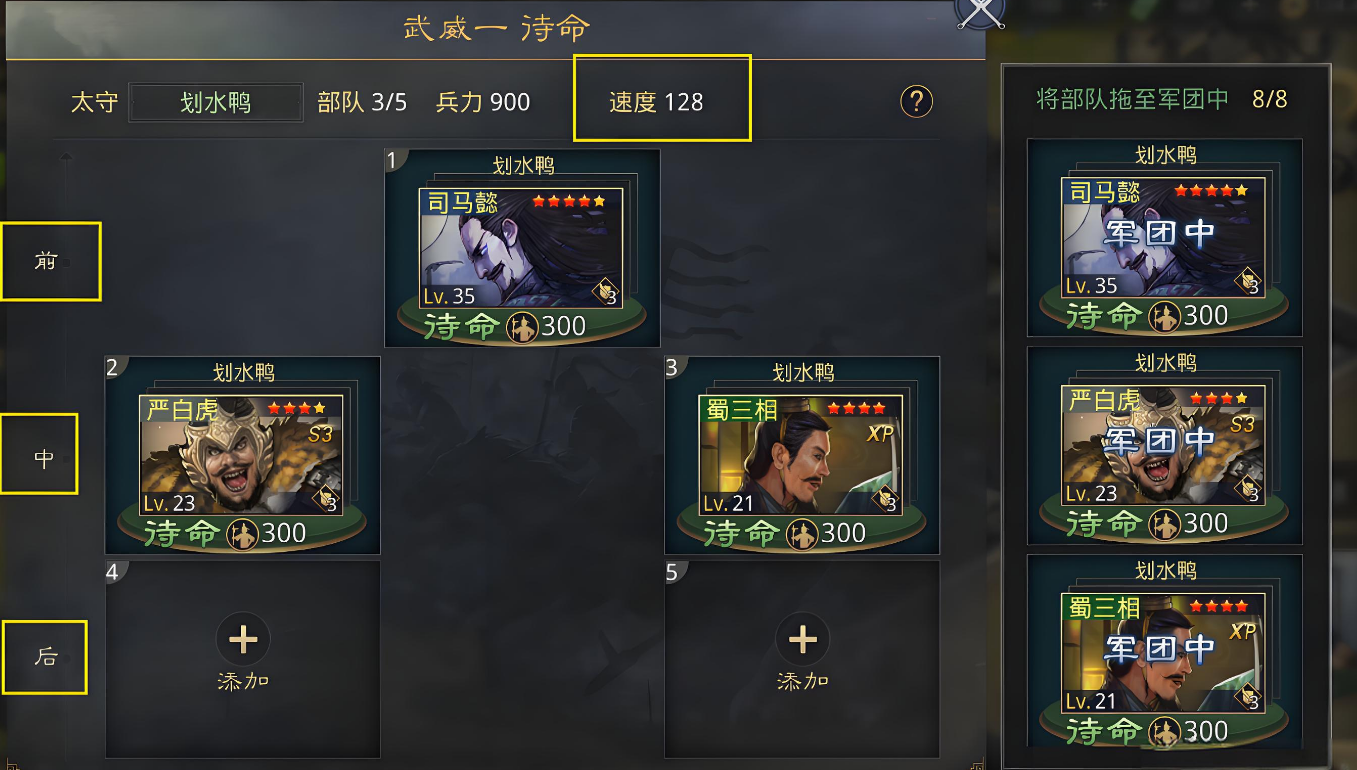1357x770 pixels.
Task: Select 司马懿 in the right troop list
Action: (1164, 238)
